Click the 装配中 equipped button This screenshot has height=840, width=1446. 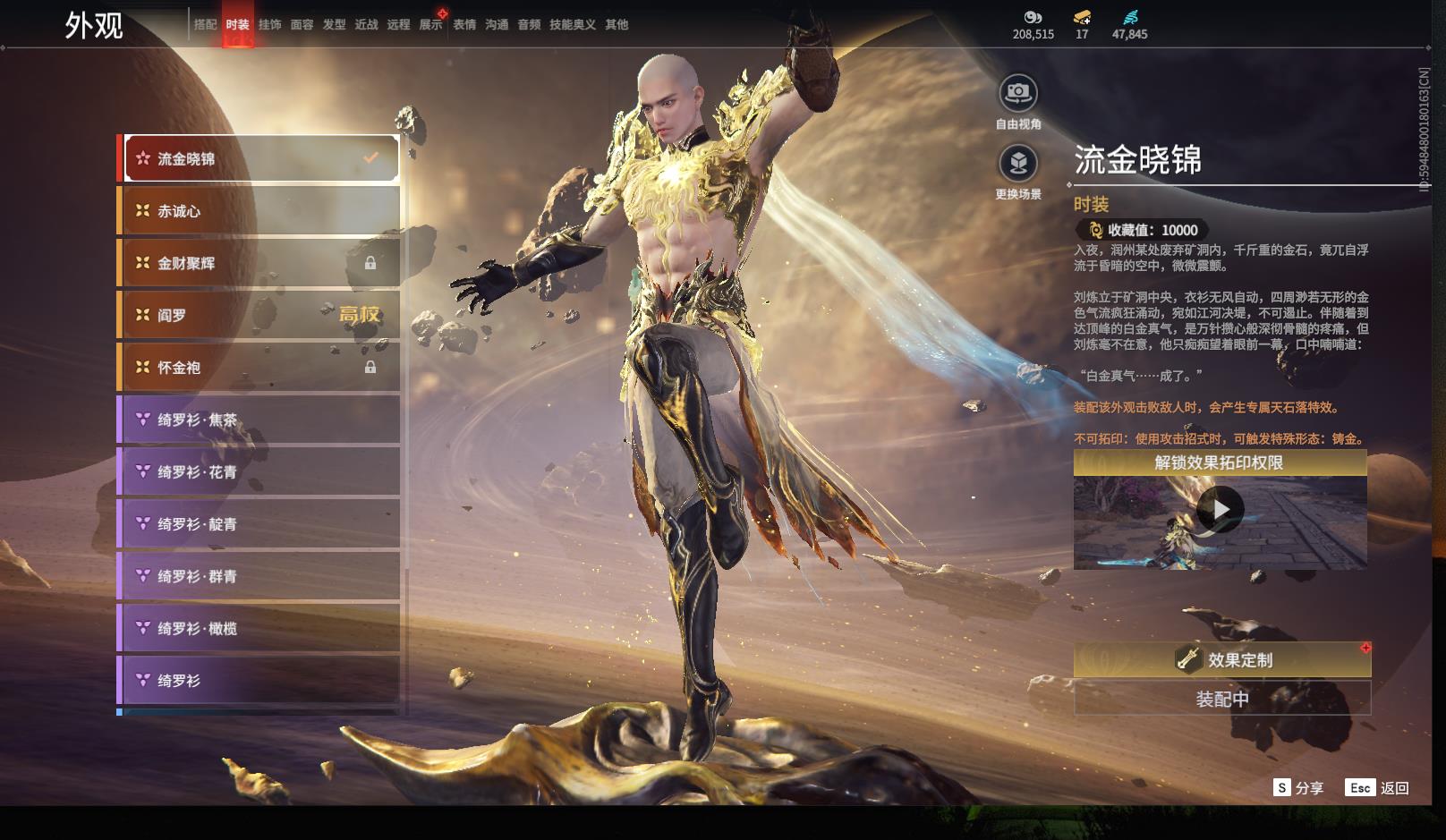1221,699
